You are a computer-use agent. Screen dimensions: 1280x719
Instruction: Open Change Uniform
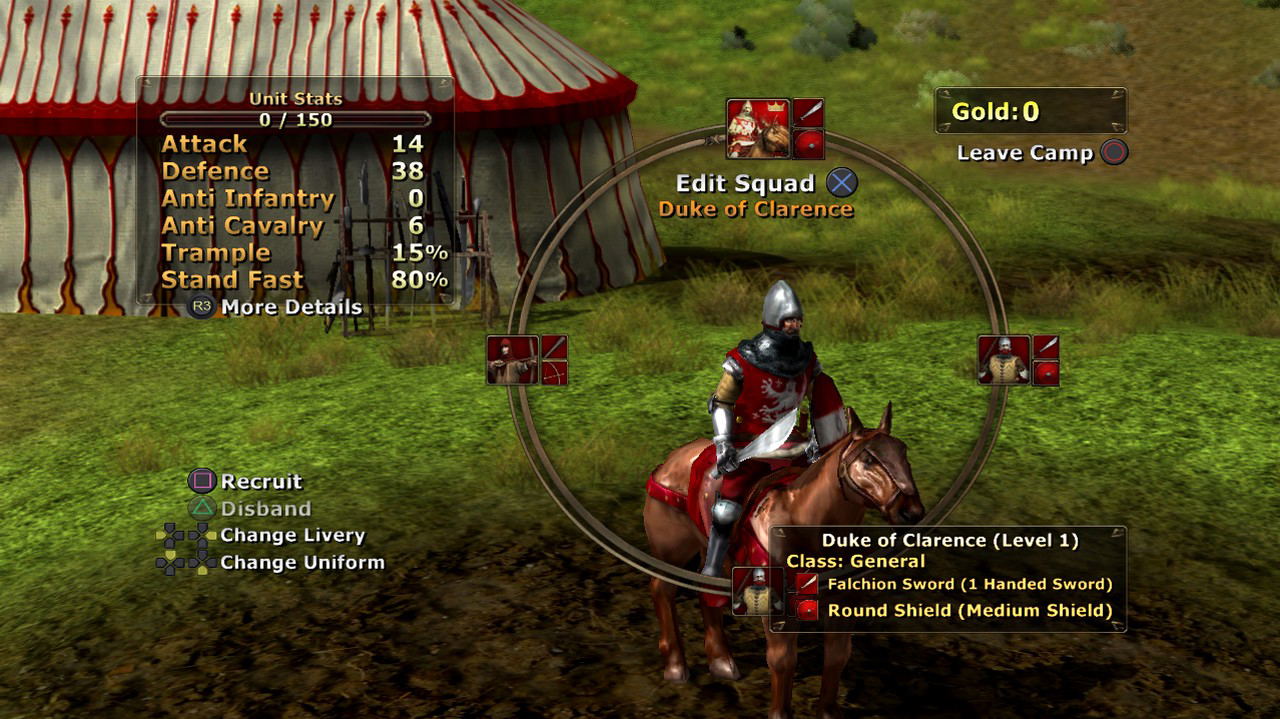tap(301, 562)
